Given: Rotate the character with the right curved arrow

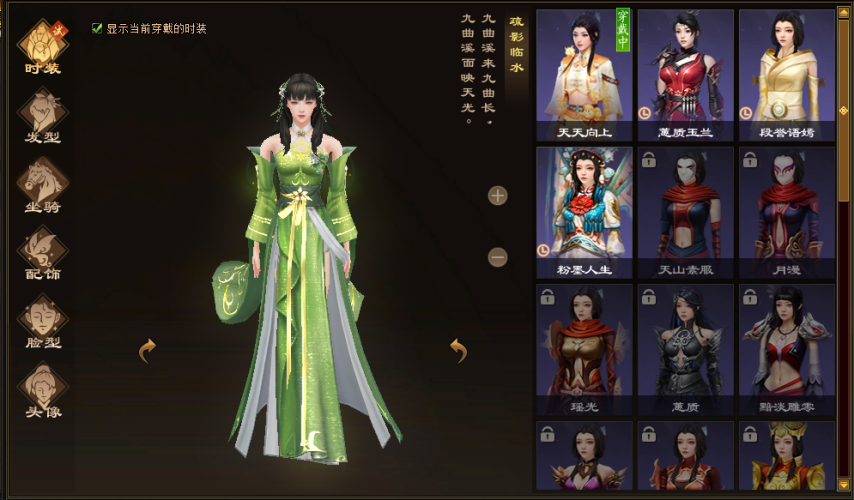Looking at the screenshot, I should (x=458, y=350).
